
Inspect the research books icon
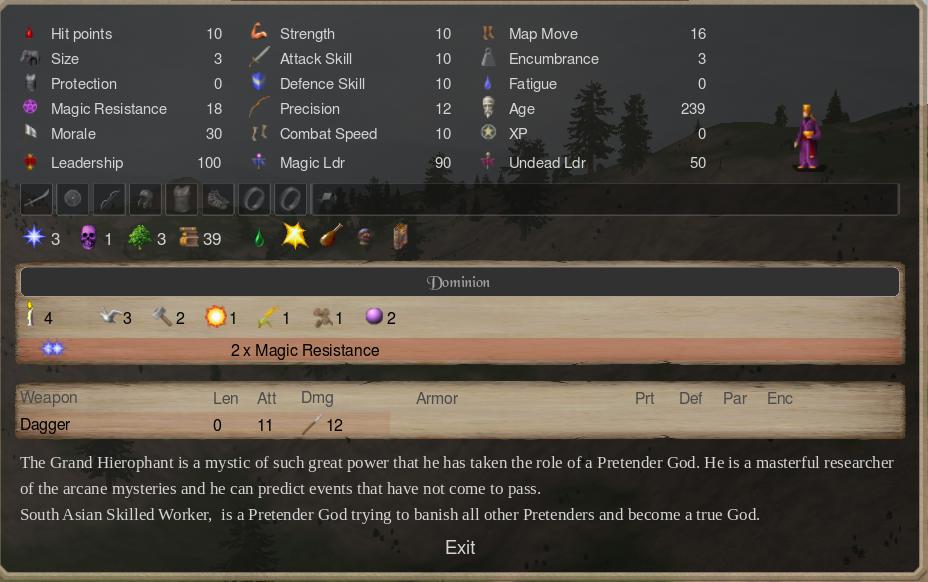189,238
